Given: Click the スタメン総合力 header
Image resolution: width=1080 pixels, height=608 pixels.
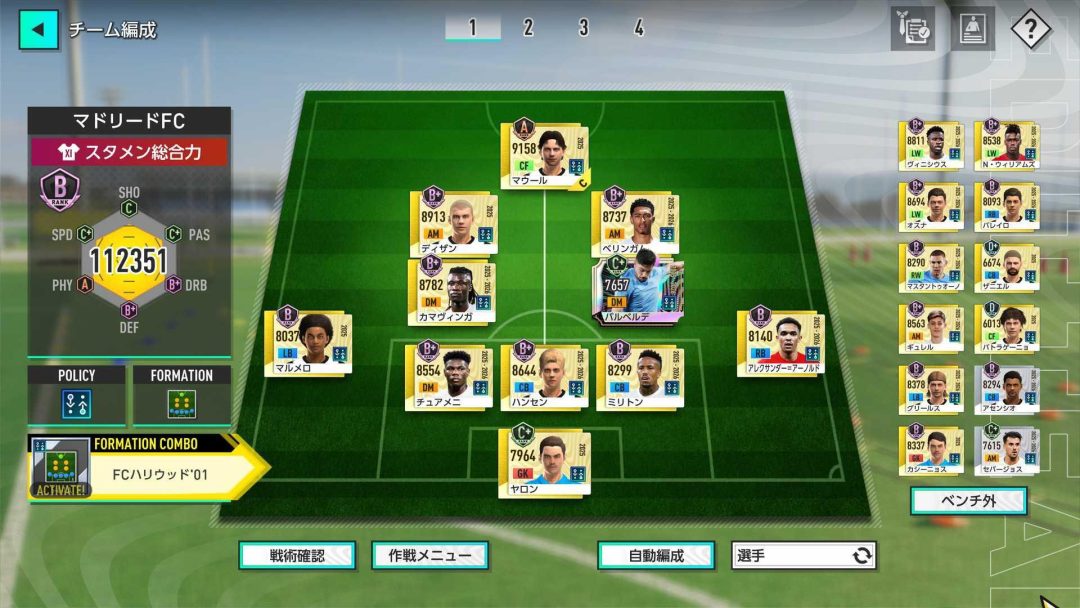Looking at the screenshot, I should pyautogui.click(x=129, y=152).
